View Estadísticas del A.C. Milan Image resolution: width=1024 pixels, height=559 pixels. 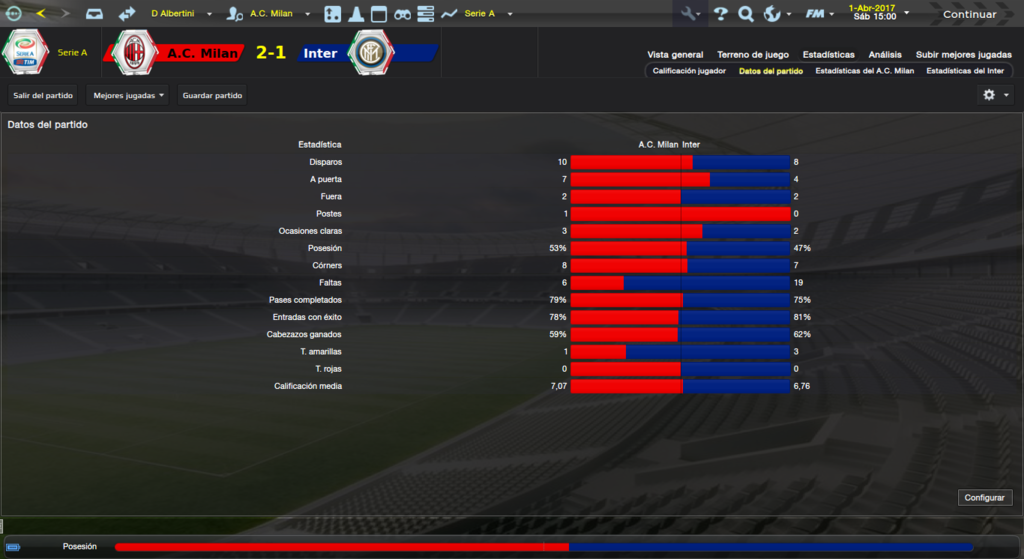pyautogui.click(x=864, y=72)
